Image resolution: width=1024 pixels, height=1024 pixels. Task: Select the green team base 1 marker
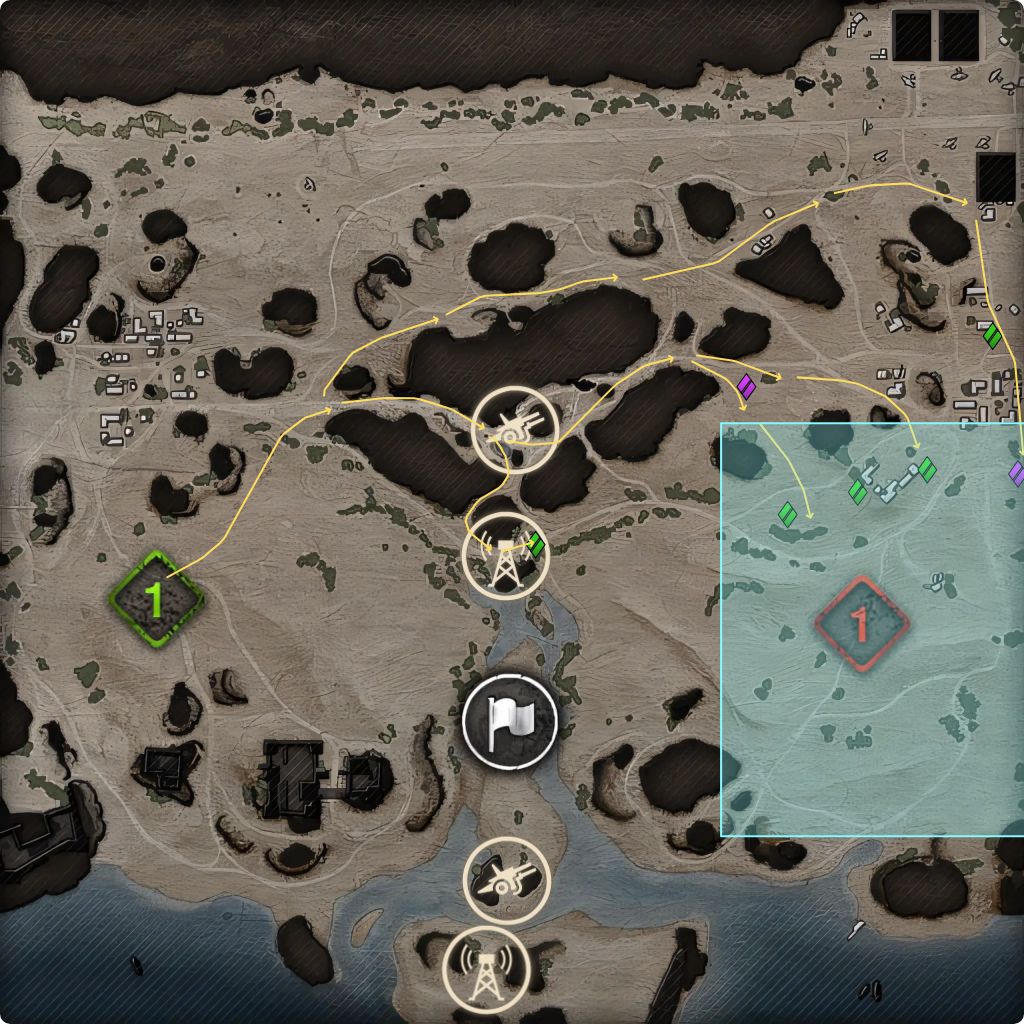click(x=156, y=599)
